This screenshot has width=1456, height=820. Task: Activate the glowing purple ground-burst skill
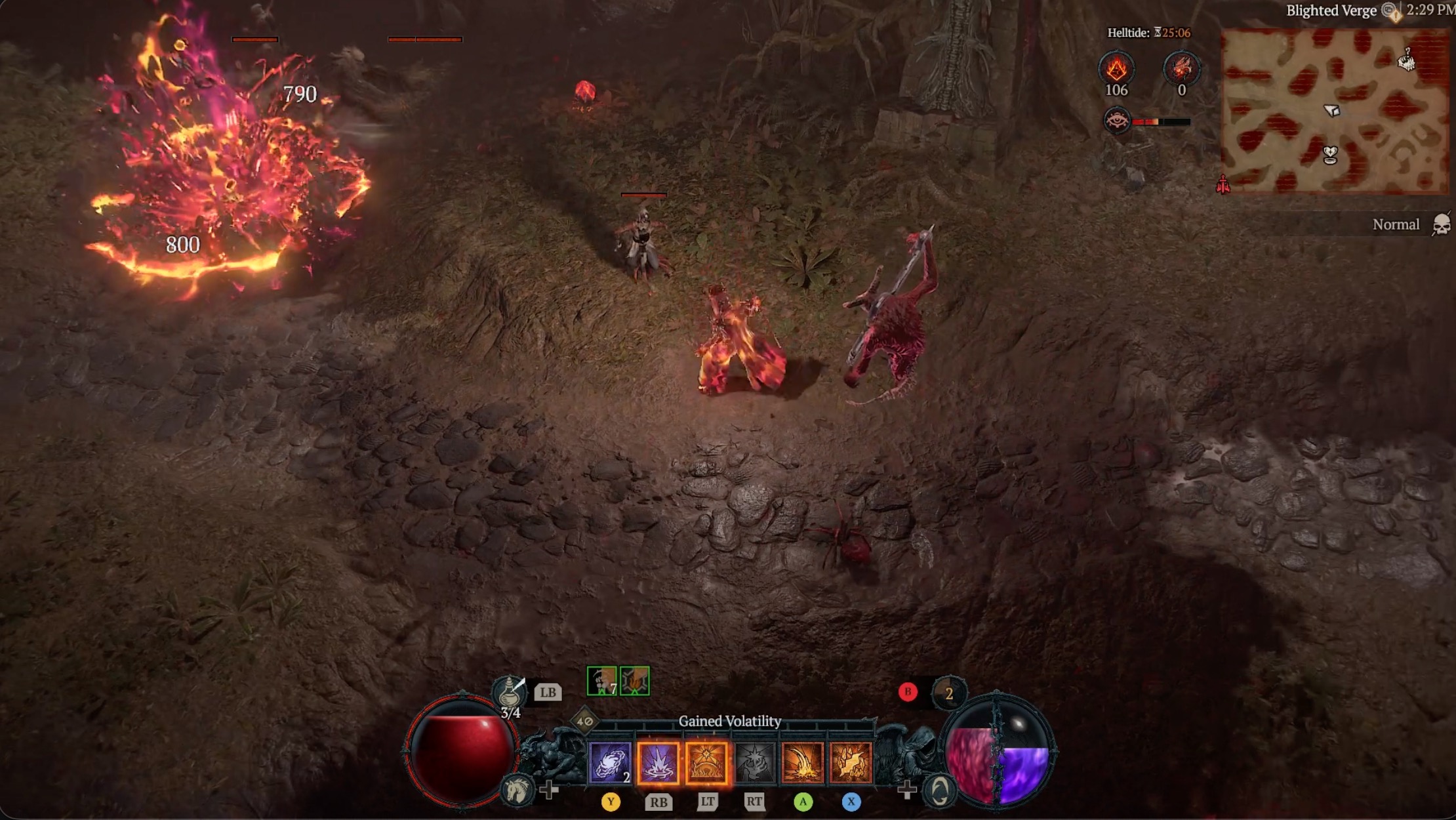pyautogui.click(x=658, y=762)
